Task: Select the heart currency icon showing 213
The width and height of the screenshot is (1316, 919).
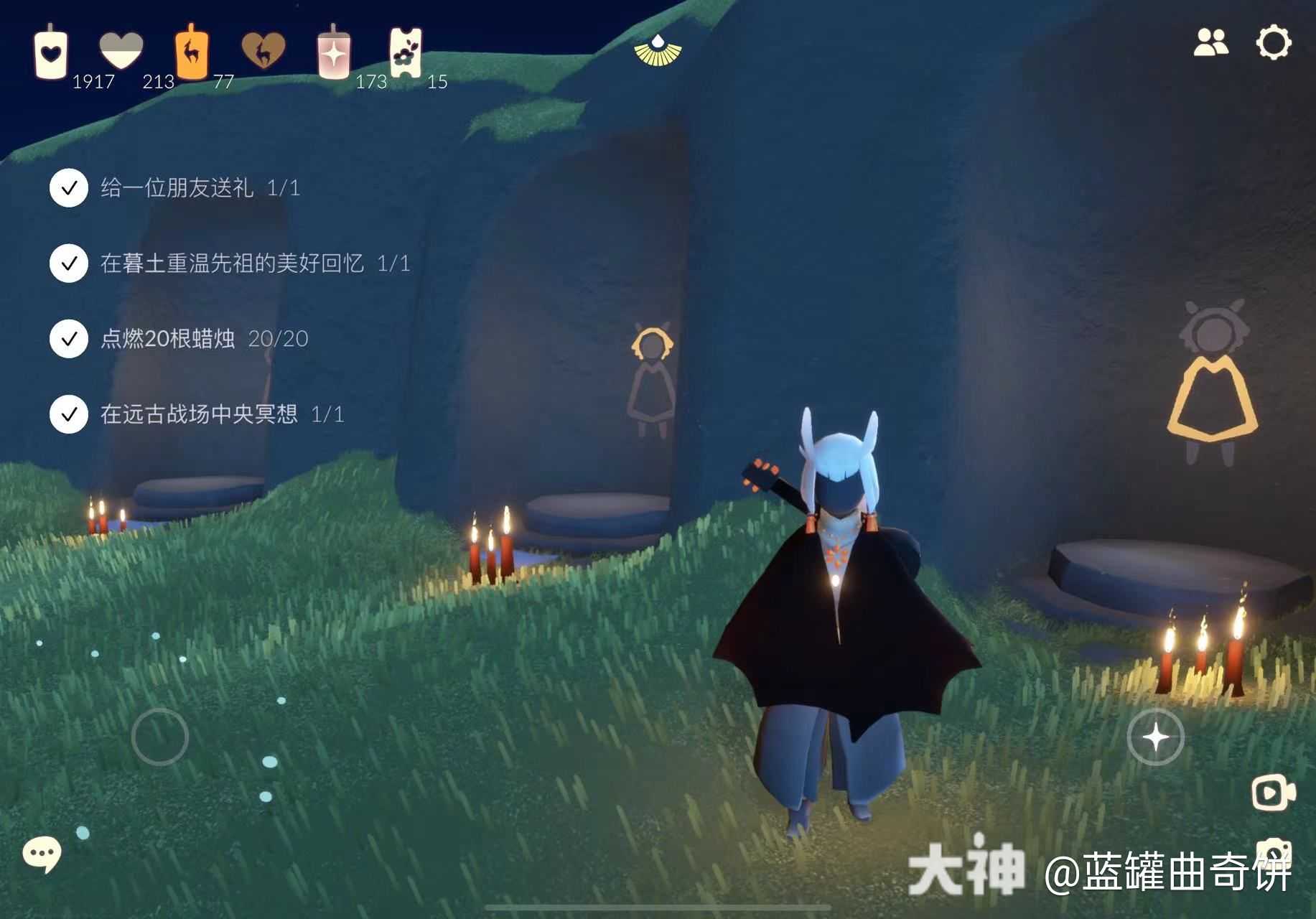Action: (119, 49)
